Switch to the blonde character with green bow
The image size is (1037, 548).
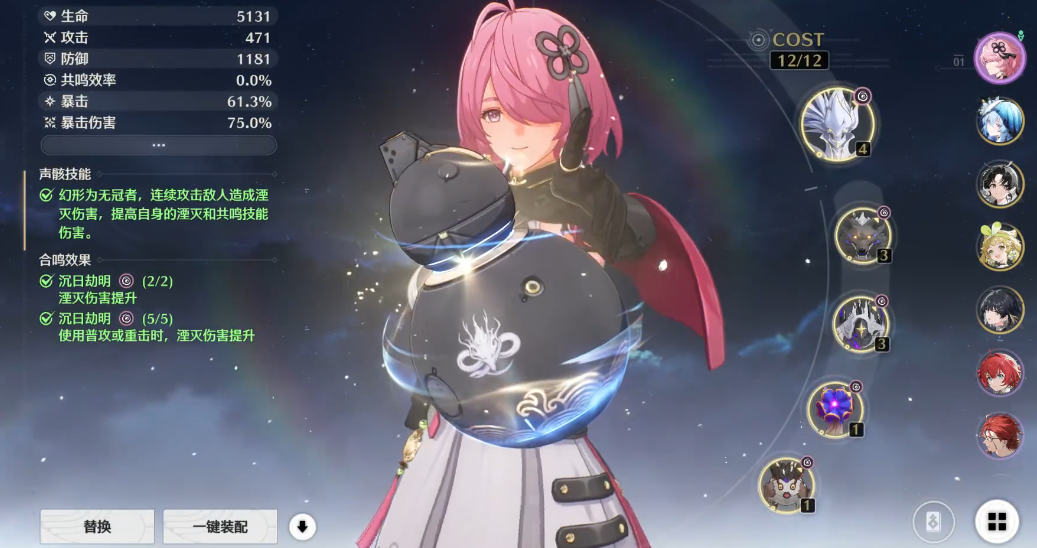pos(1000,247)
